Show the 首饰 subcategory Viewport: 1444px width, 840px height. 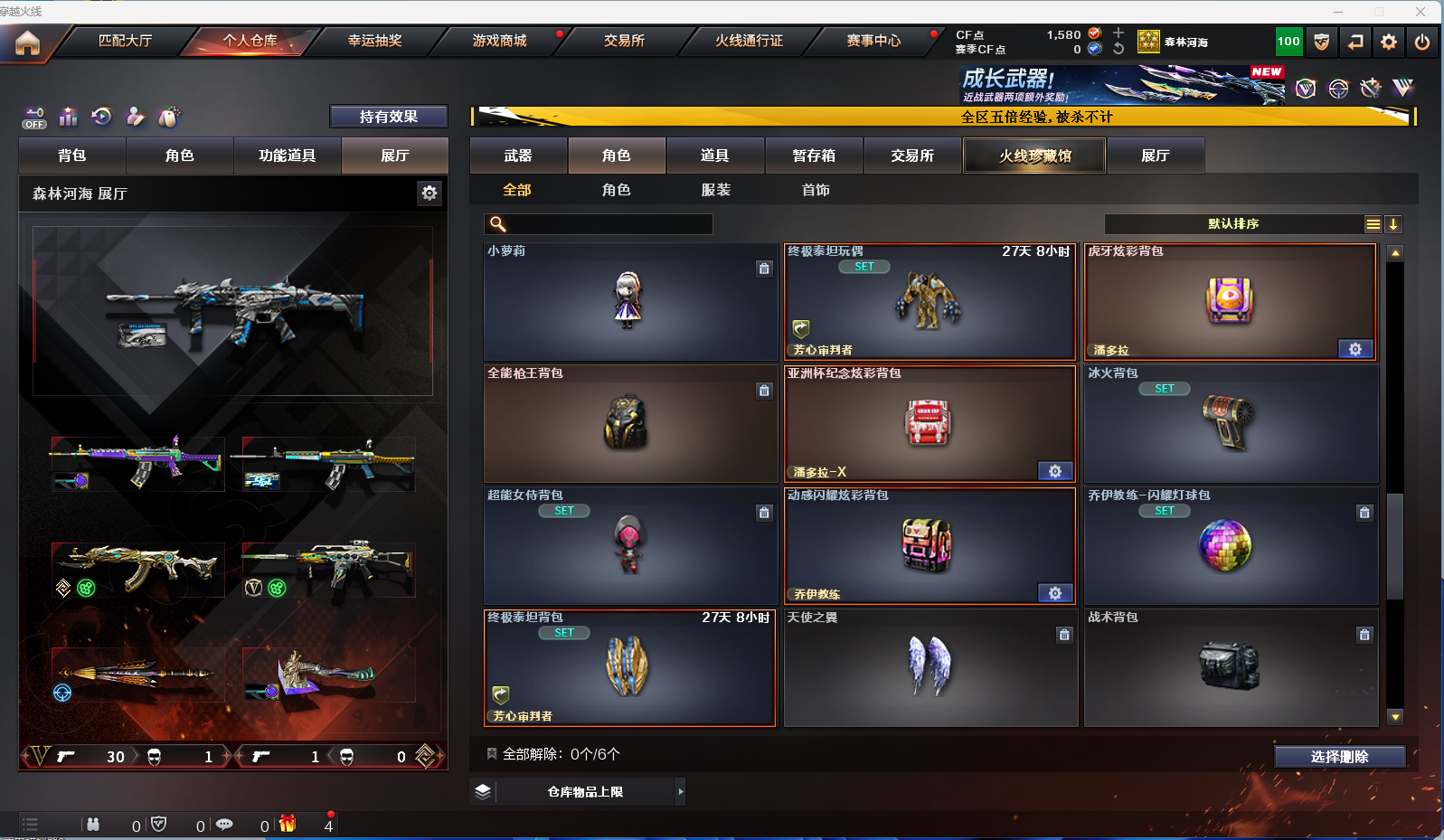tap(815, 190)
